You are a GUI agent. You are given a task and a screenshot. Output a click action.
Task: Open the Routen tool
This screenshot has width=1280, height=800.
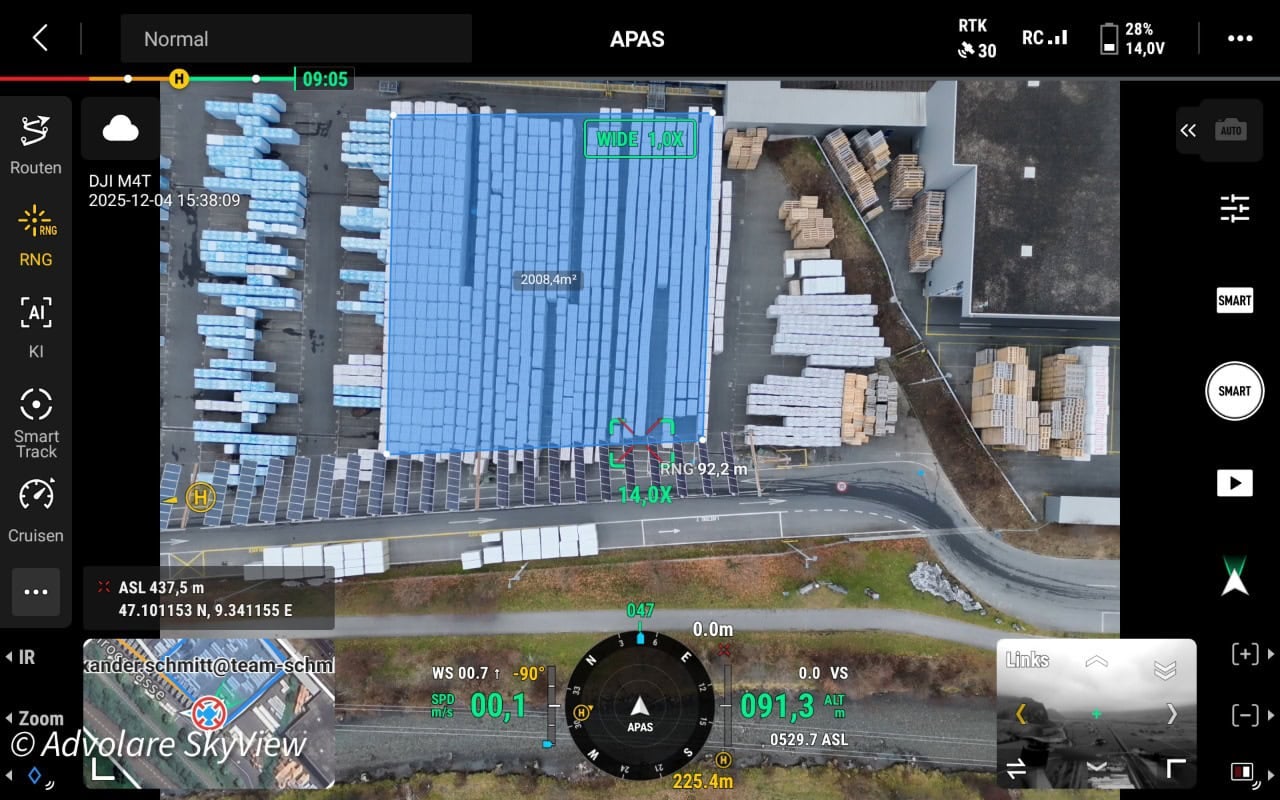click(x=36, y=145)
